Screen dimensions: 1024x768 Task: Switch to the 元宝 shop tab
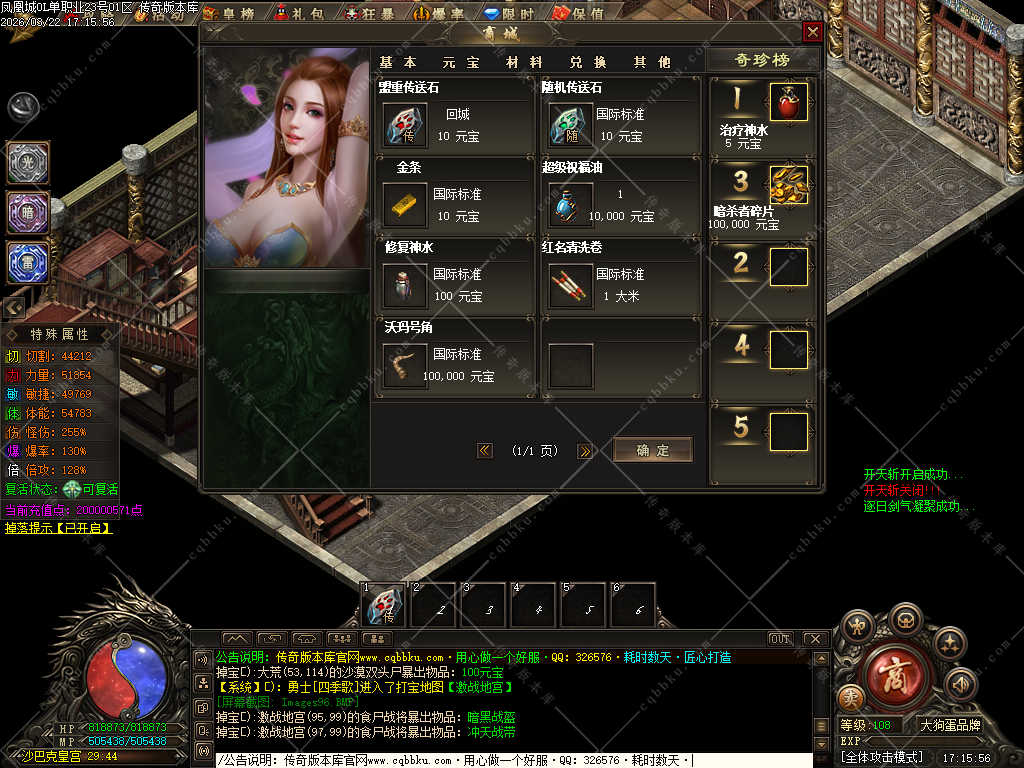460,62
